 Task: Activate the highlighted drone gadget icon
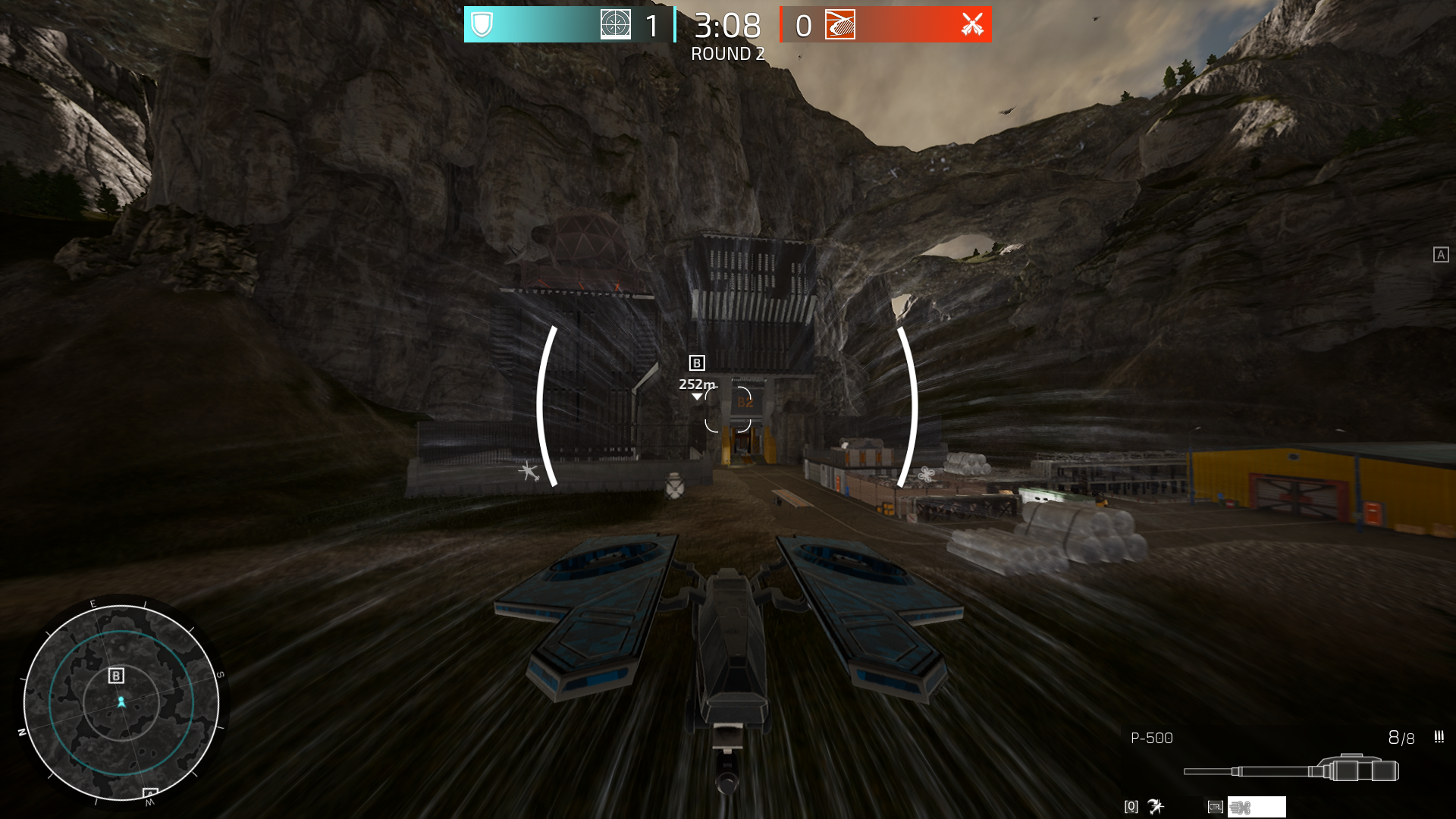click(x=1256, y=807)
